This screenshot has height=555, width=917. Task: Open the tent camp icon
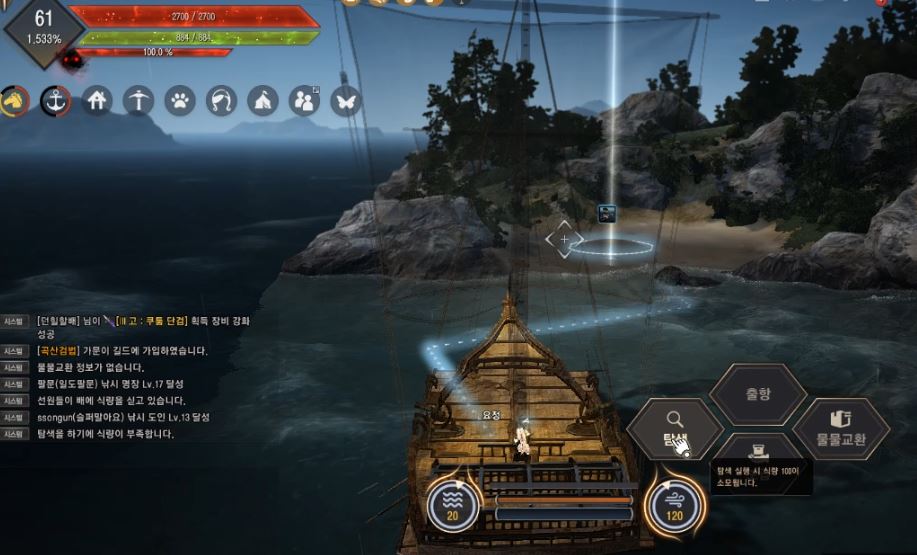point(262,100)
